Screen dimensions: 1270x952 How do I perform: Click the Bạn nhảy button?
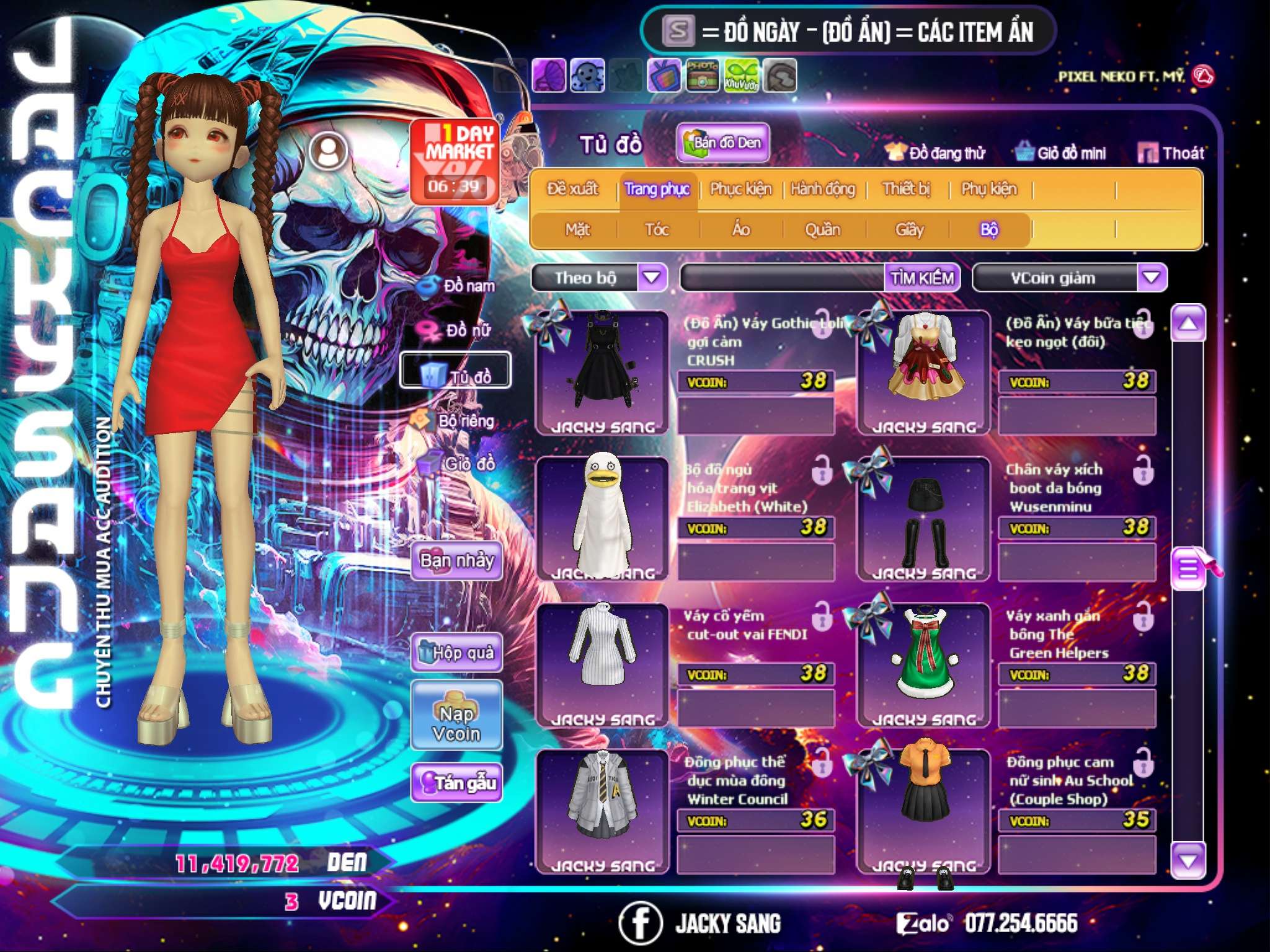coord(457,561)
